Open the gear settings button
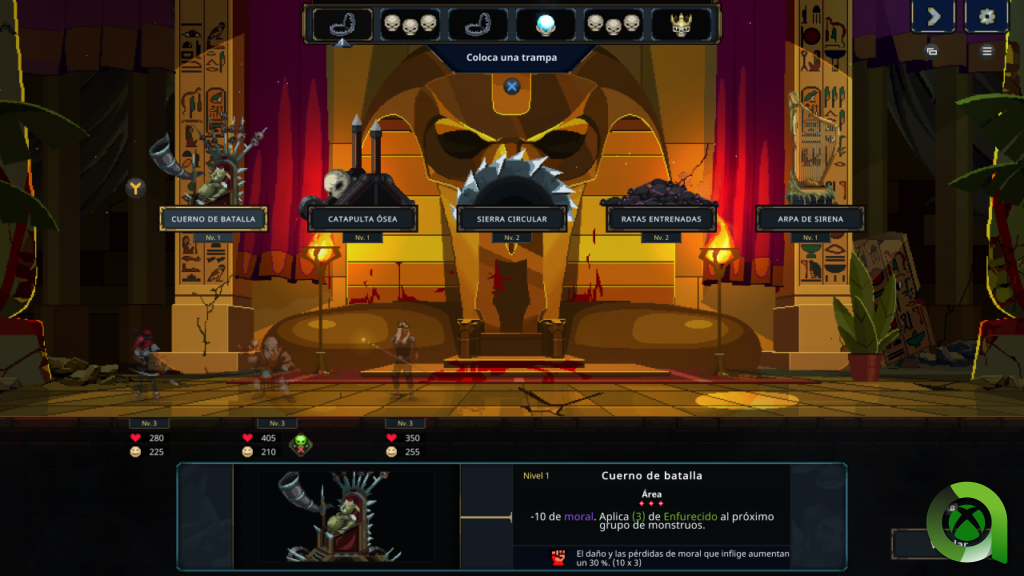 986,16
